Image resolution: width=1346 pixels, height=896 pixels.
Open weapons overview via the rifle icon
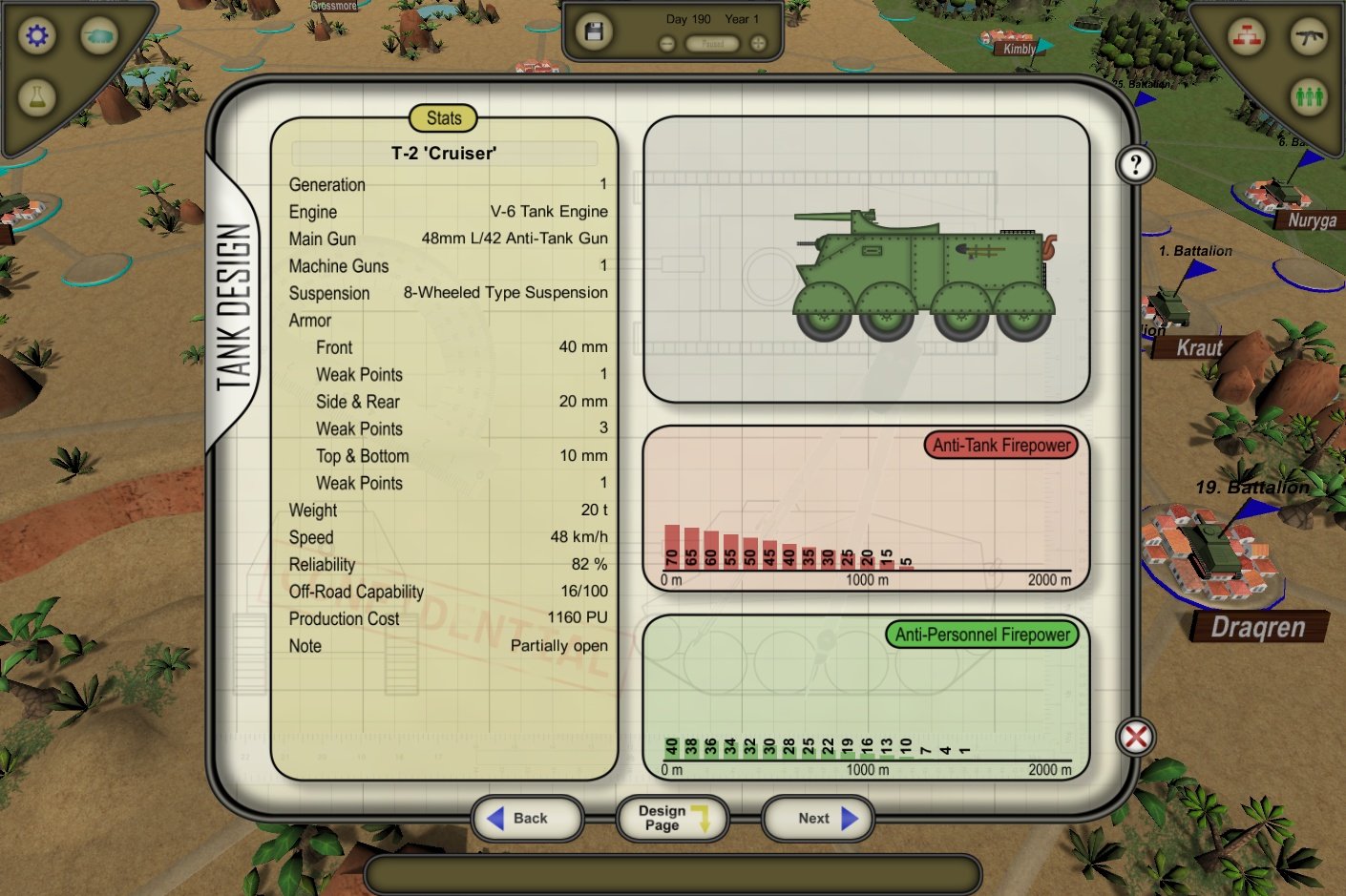[x=1310, y=35]
